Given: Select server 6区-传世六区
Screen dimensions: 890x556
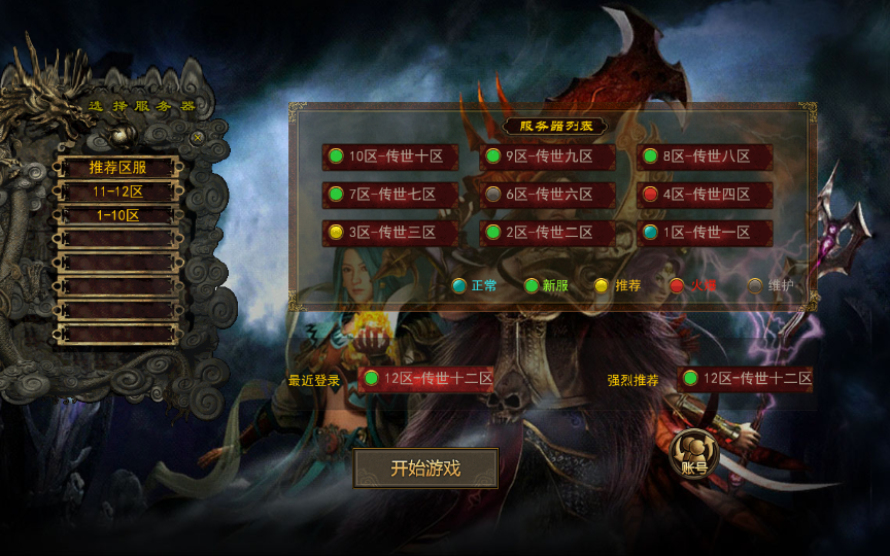Looking at the screenshot, I should 548,195.
